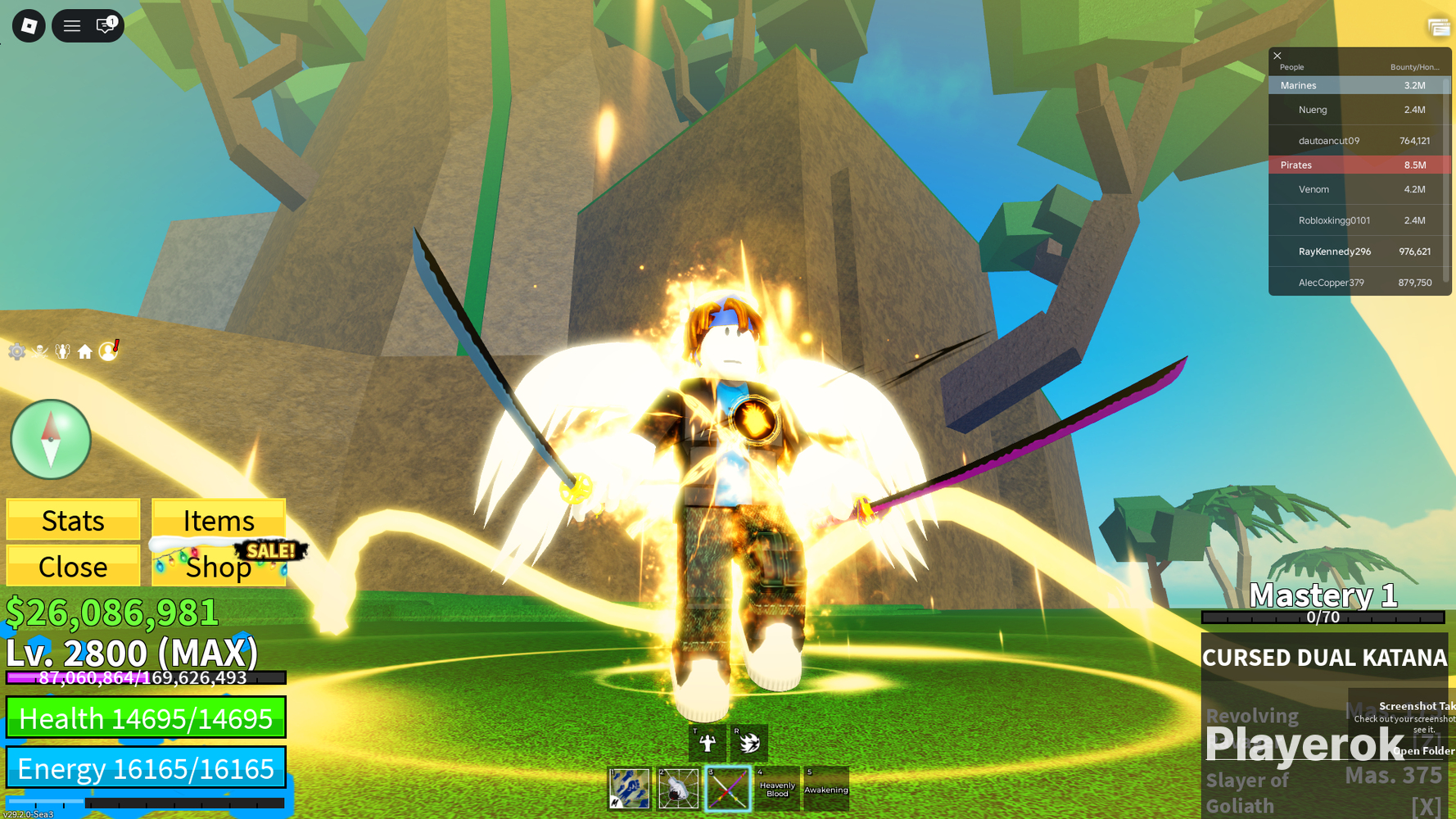Image resolution: width=1456 pixels, height=819 pixels.
Task: Click the Mastery 0/70 progress bar
Action: [x=1323, y=617]
